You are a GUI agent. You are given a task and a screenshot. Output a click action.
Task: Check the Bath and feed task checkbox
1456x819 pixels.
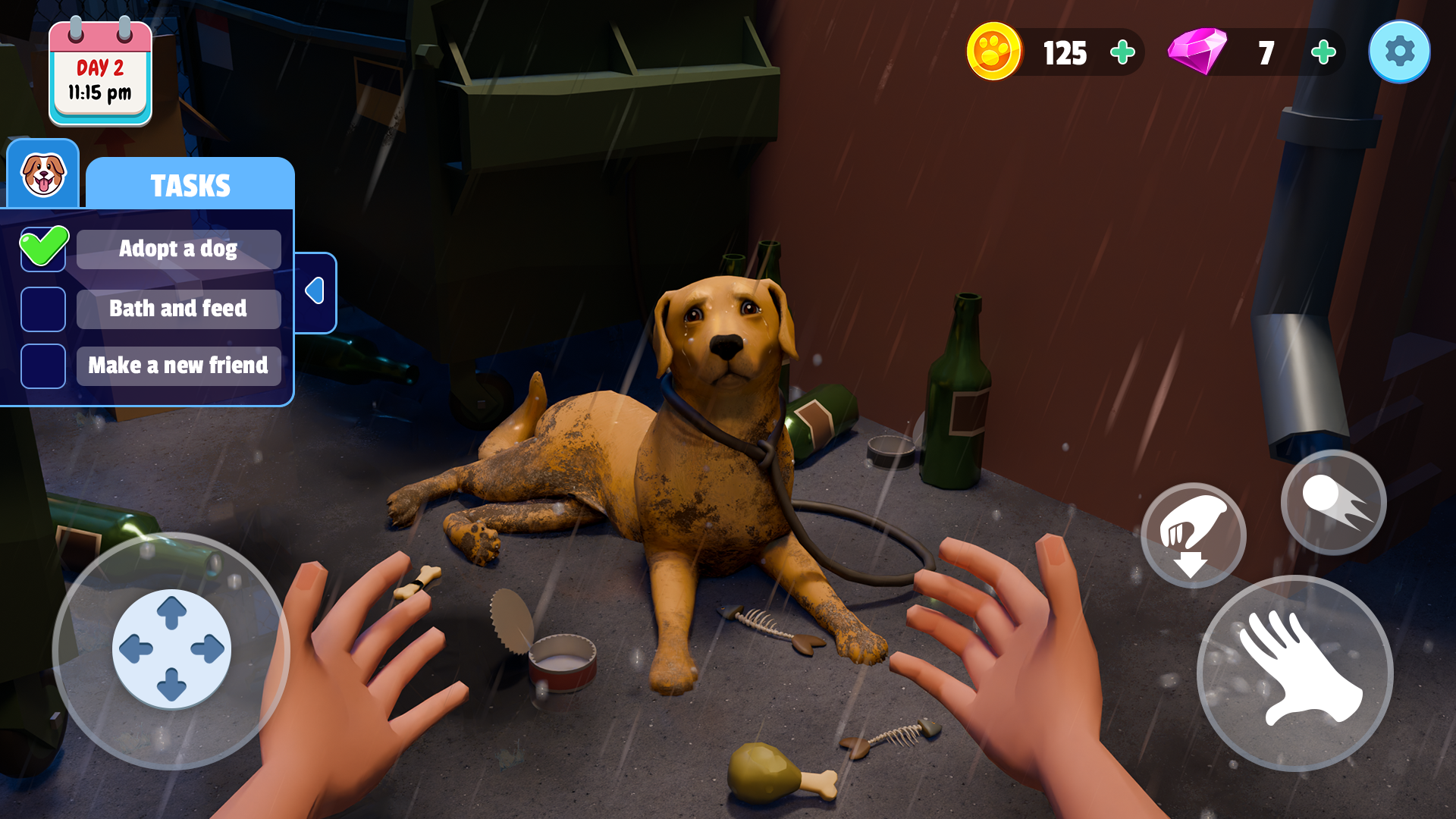(43, 309)
